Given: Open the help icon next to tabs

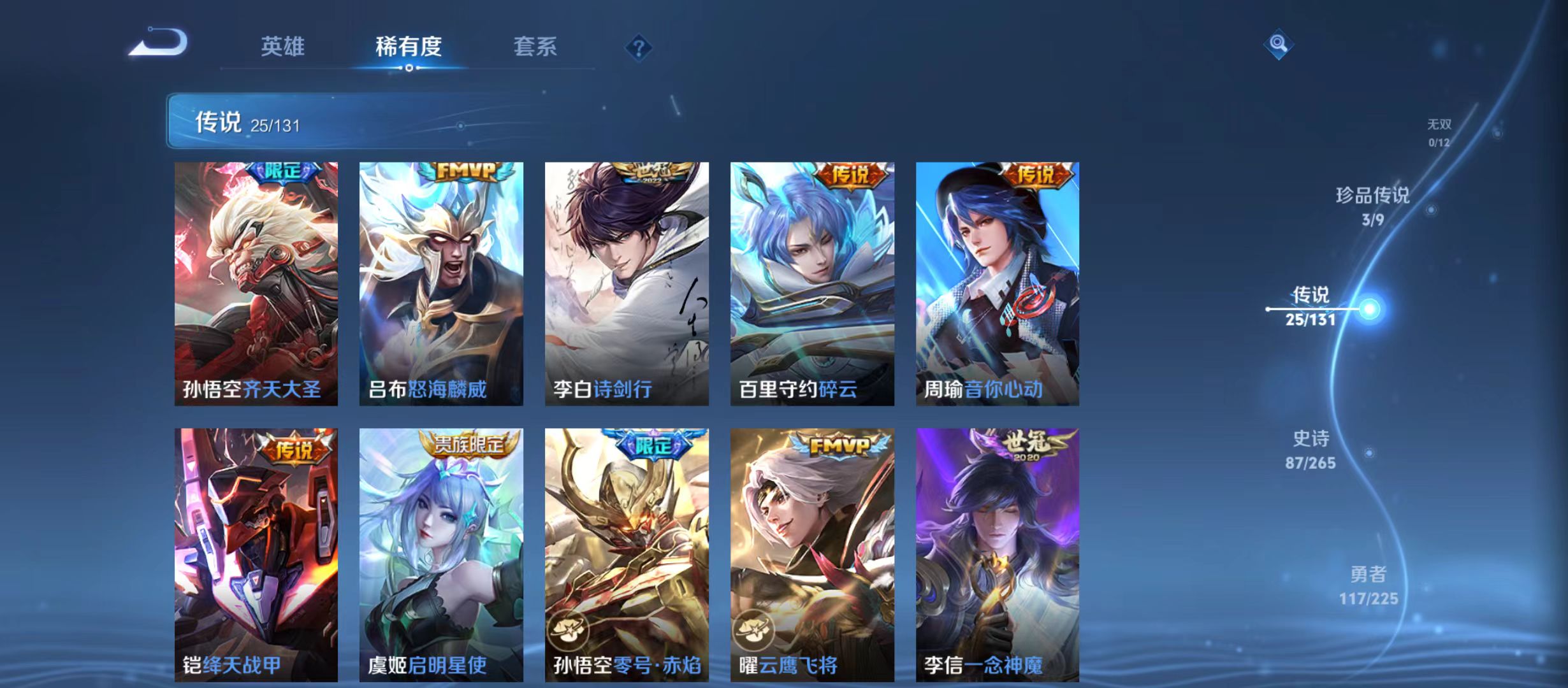Looking at the screenshot, I should (x=639, y=48).
